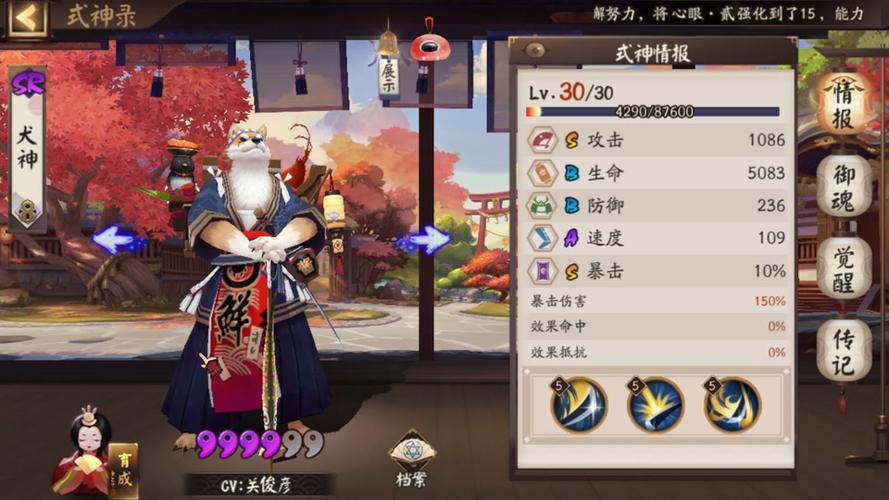Image resolution: width=889 pixels, height=500 pixels.
Task: Select the middle skill icon
Action: coord(655,405)
